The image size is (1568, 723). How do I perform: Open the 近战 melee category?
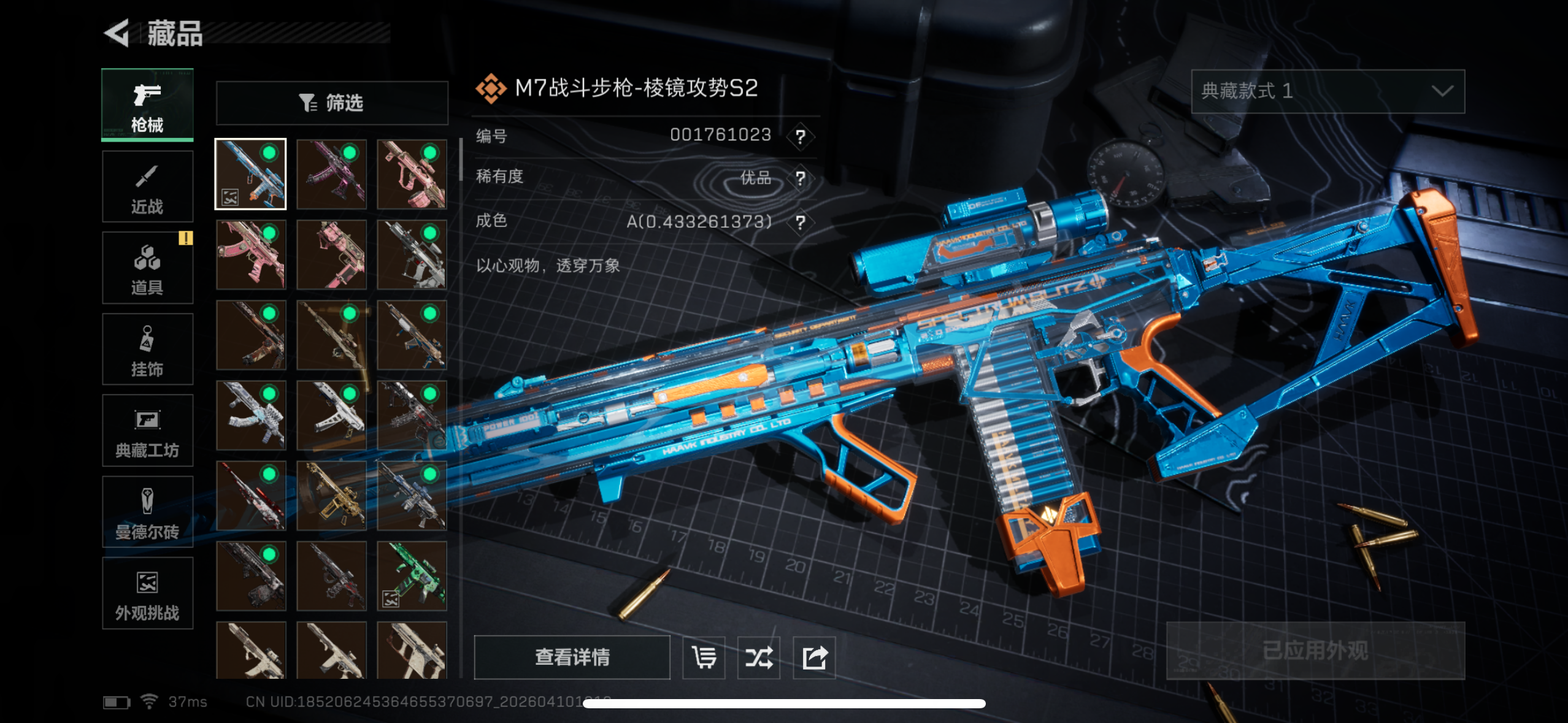click(x=147, y=187)
